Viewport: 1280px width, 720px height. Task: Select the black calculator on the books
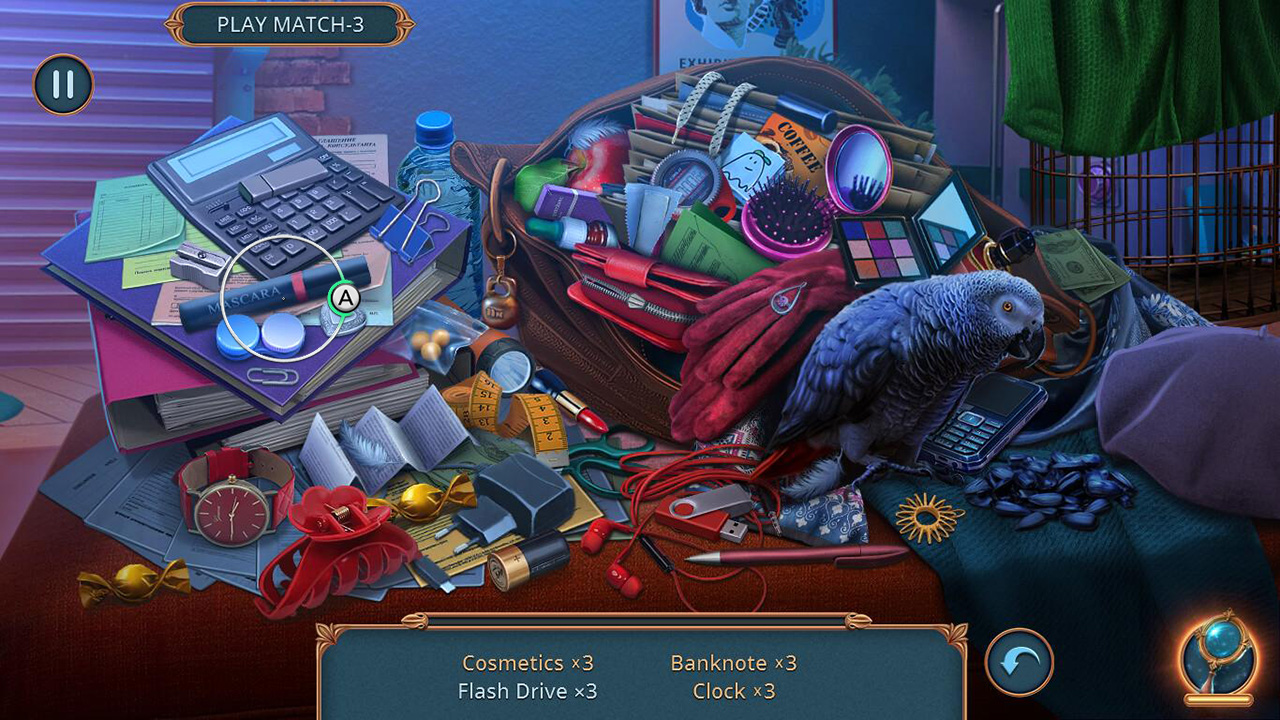pyautogui.click(x=265, y=195)
